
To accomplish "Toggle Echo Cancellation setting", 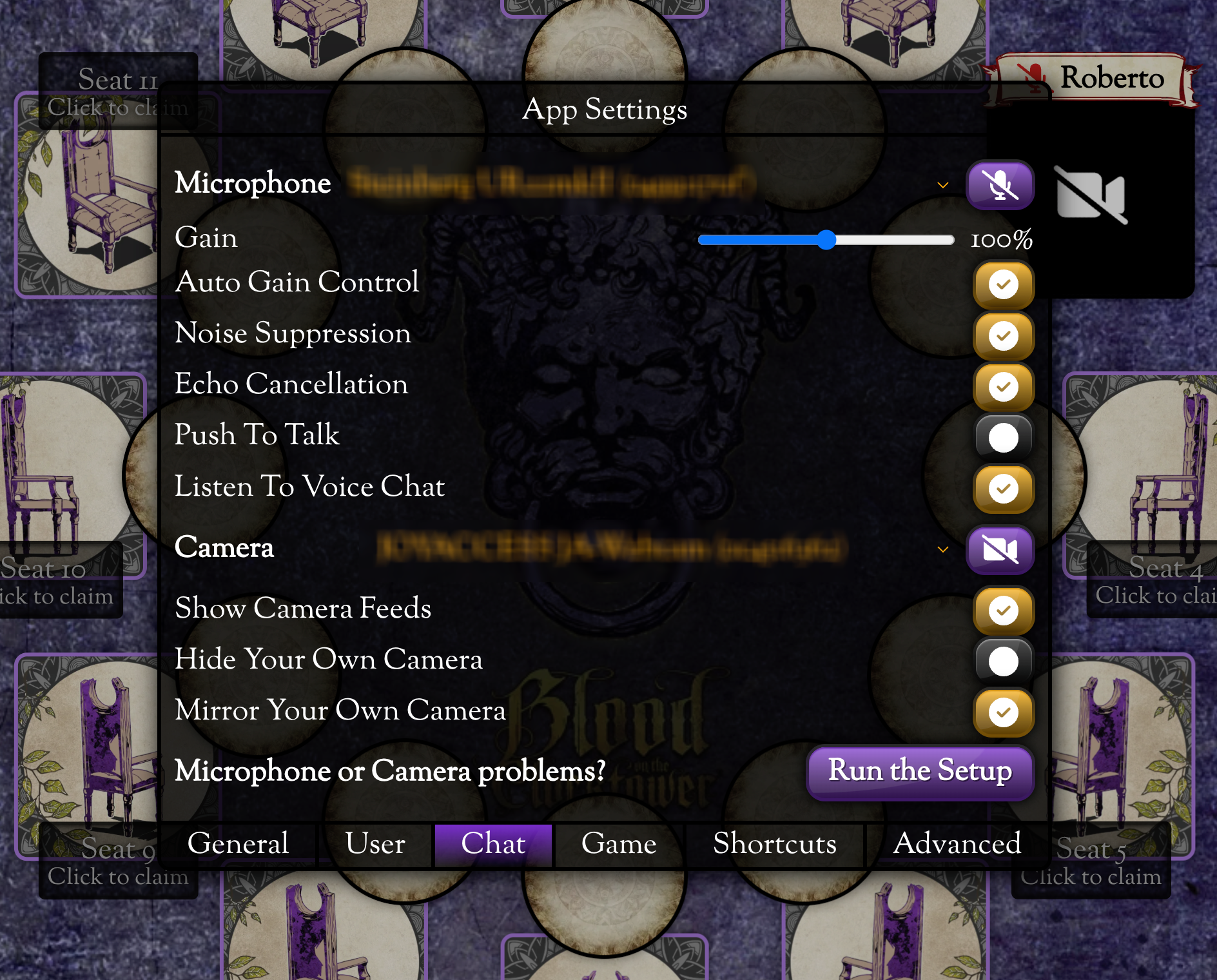I will [1003, 387].
